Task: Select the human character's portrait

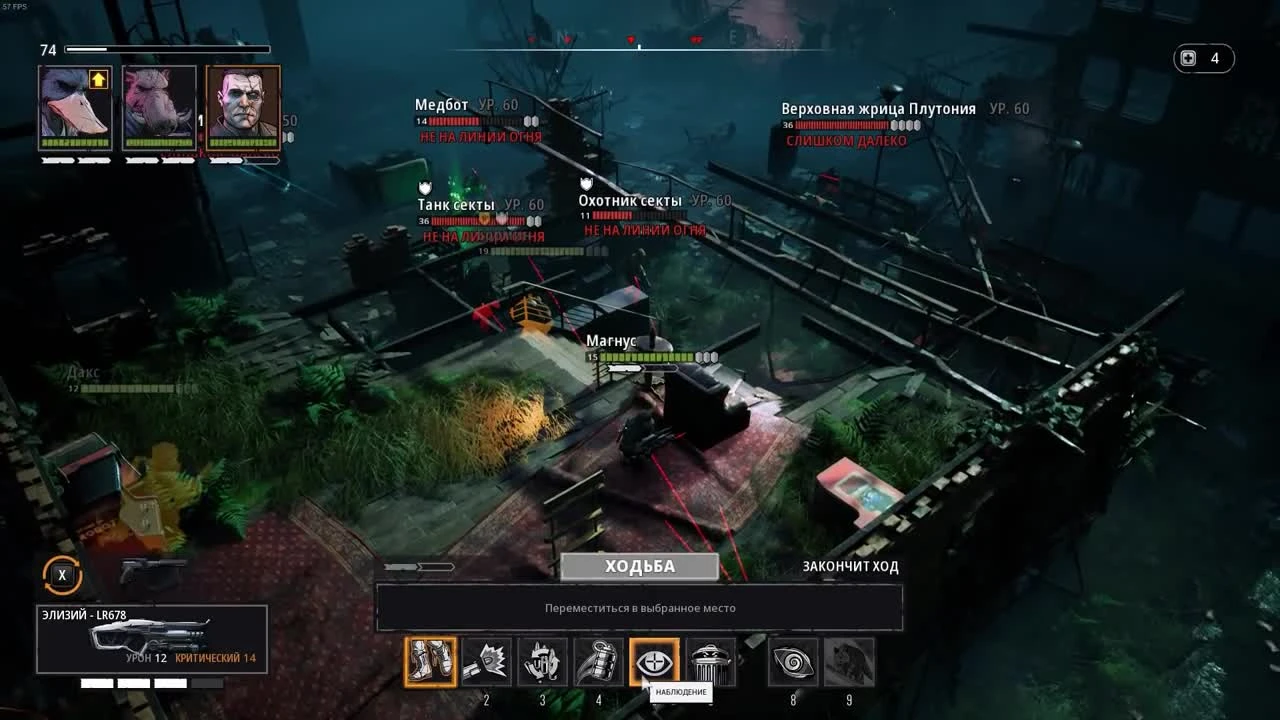Action: tap(240, 110)
